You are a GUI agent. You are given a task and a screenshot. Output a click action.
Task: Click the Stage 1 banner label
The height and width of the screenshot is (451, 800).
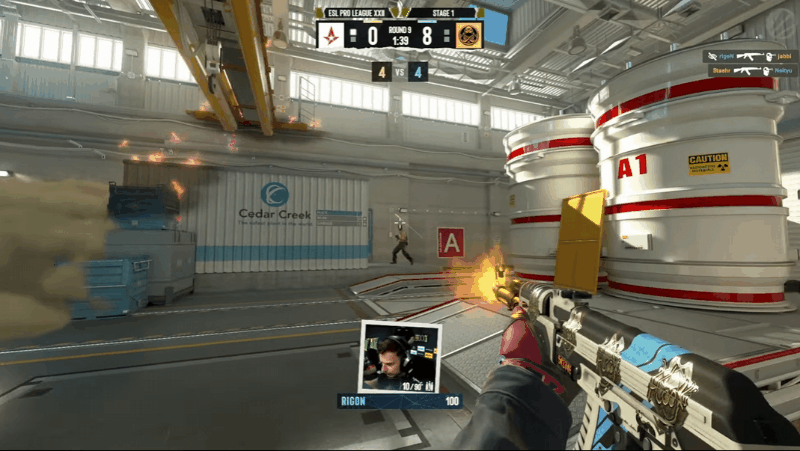click(x=441, y=13)
